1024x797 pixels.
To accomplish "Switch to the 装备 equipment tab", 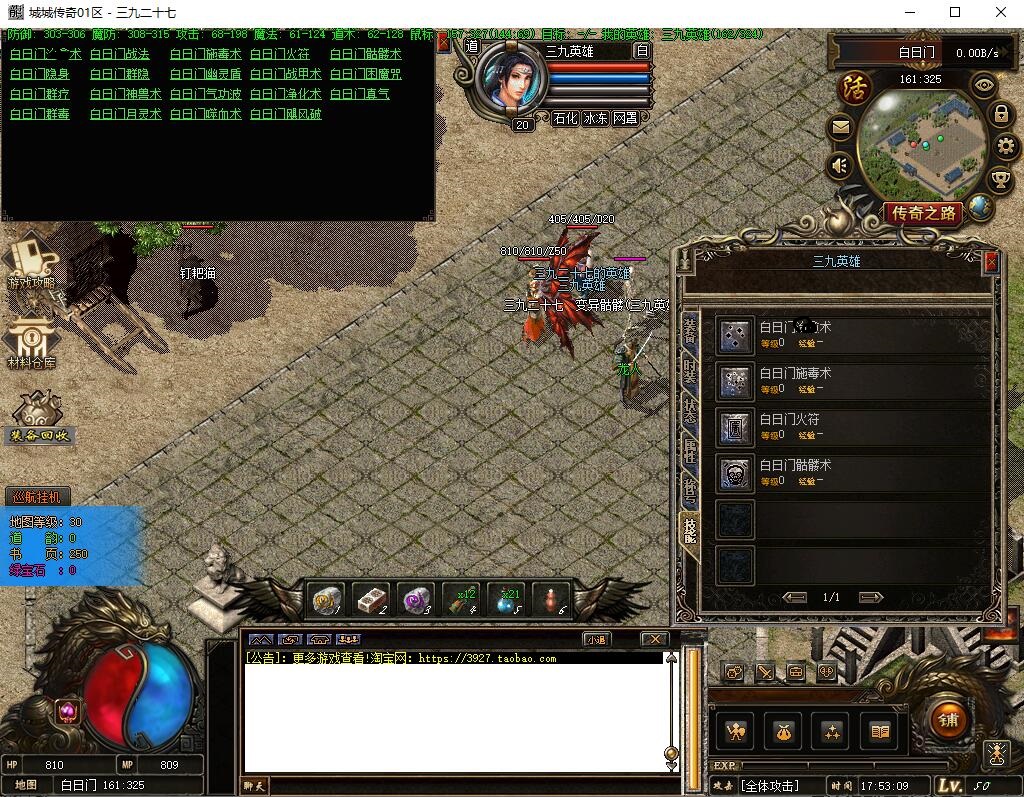I will click(x=689, y=329).
